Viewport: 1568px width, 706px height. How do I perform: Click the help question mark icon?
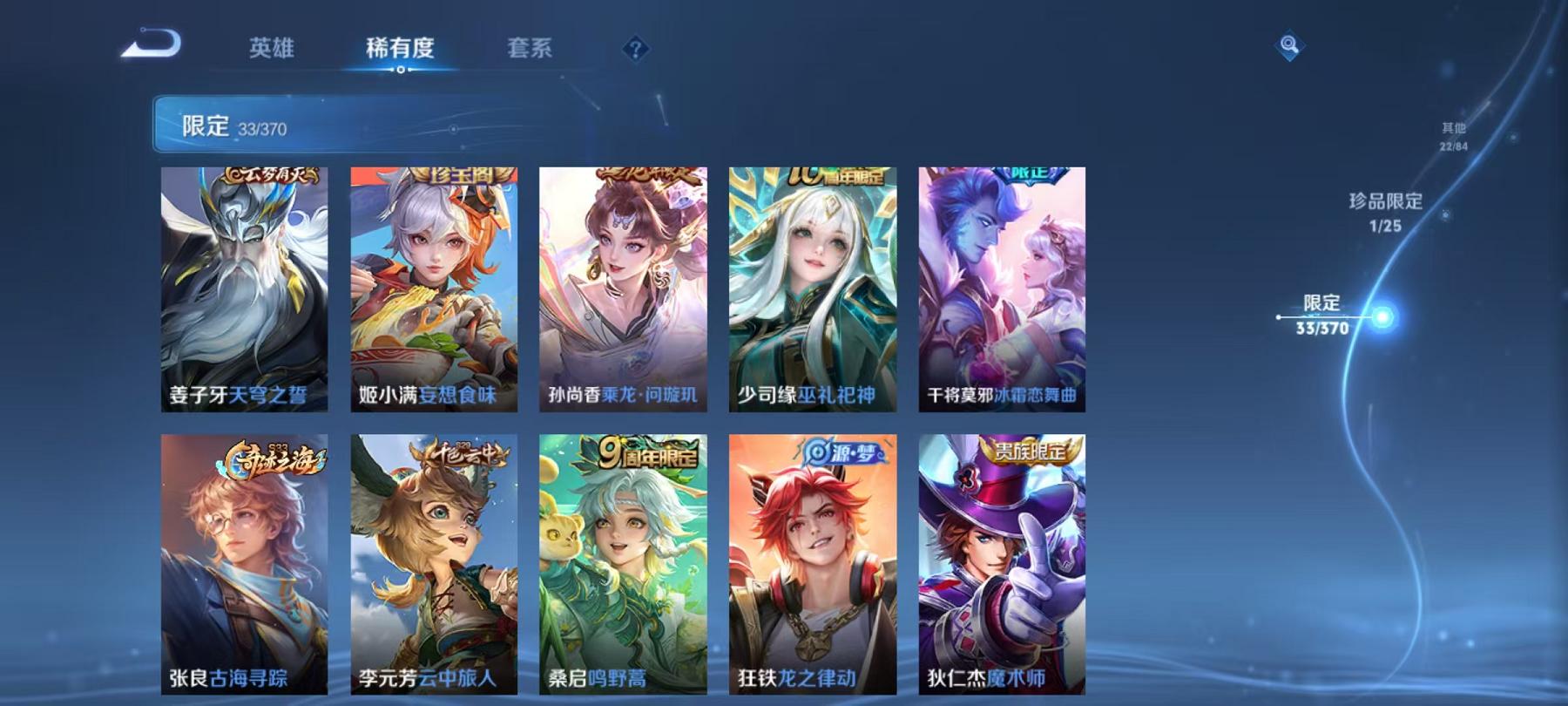634,50
